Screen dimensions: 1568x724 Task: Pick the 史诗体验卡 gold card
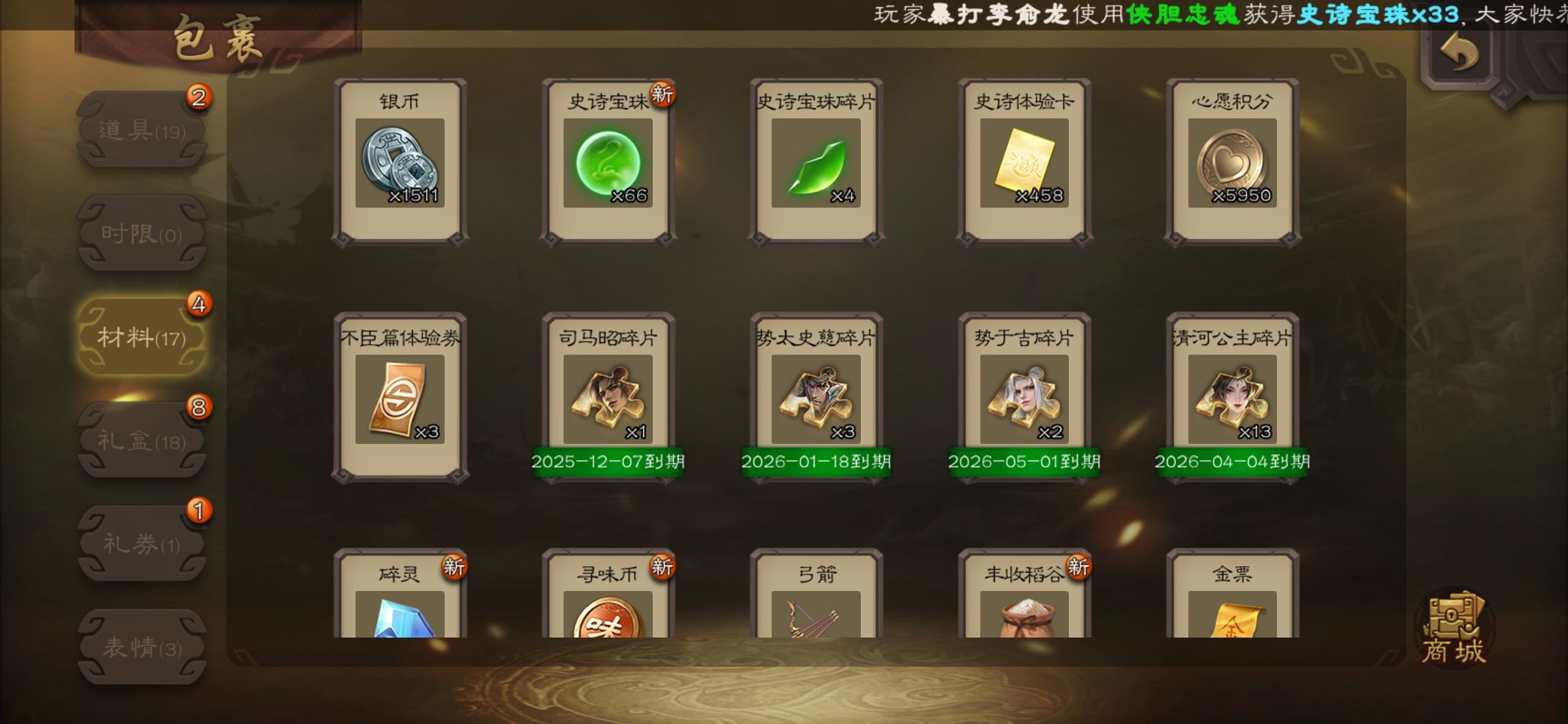coord(1024,162)
